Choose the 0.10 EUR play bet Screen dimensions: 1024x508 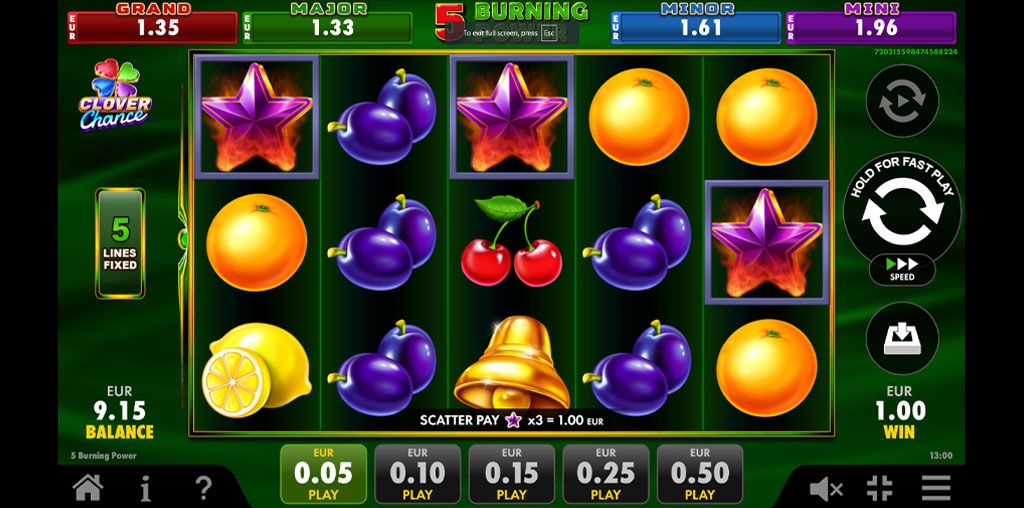click(x=417, y=474)
